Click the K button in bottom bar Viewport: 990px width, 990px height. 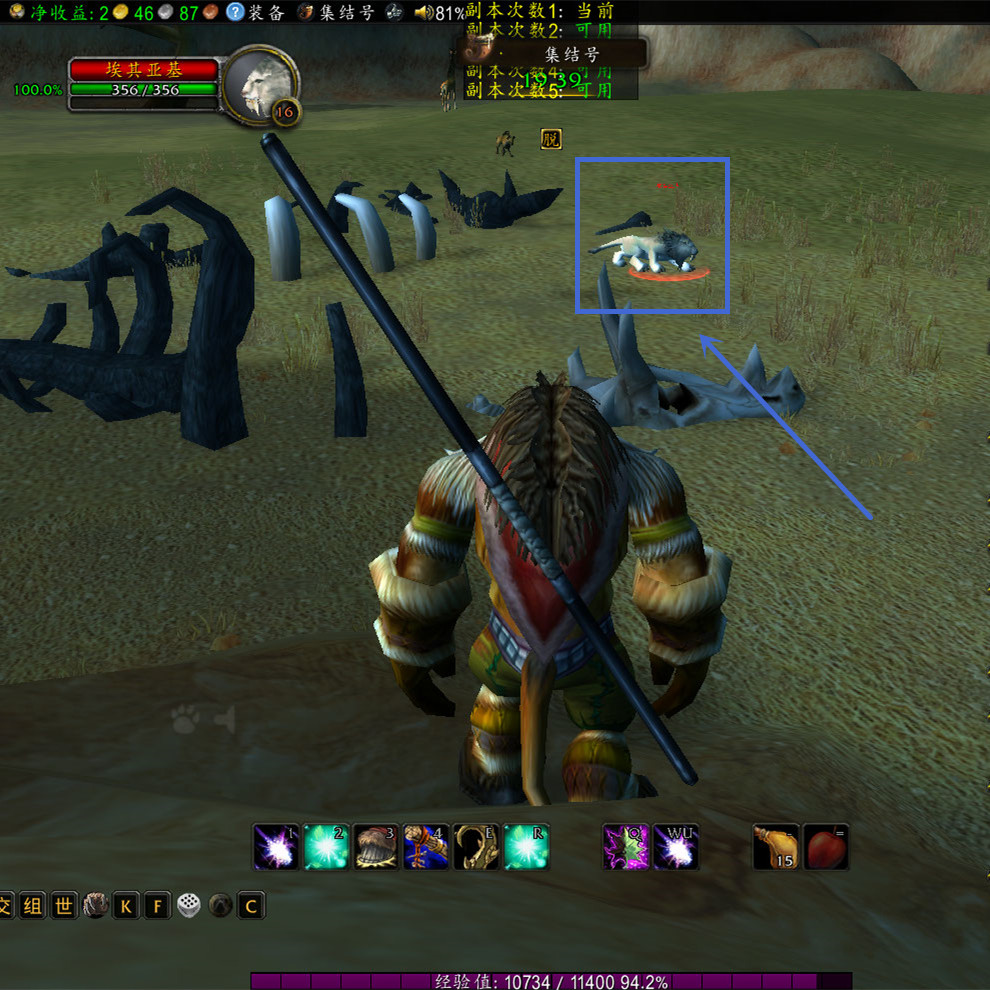(x=126, y=906)
